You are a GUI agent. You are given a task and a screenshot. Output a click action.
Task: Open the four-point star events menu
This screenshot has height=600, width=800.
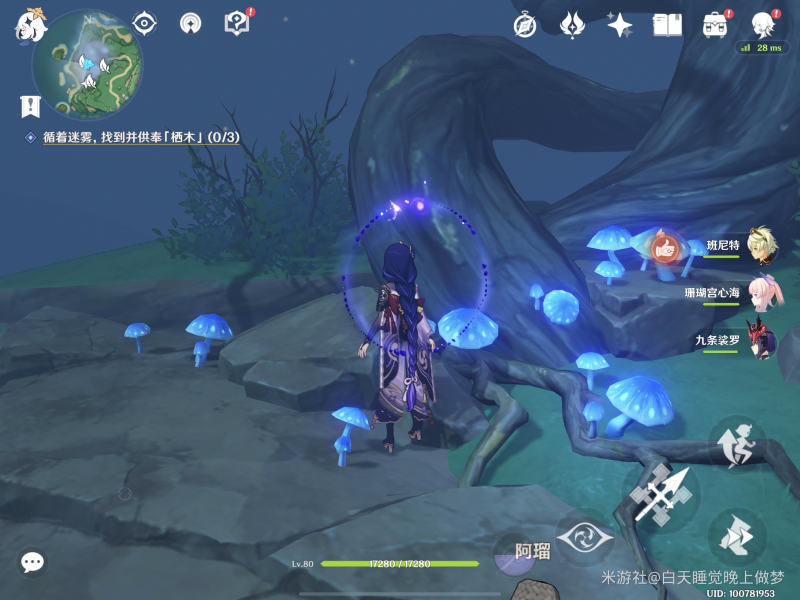[x=619, y=25]
